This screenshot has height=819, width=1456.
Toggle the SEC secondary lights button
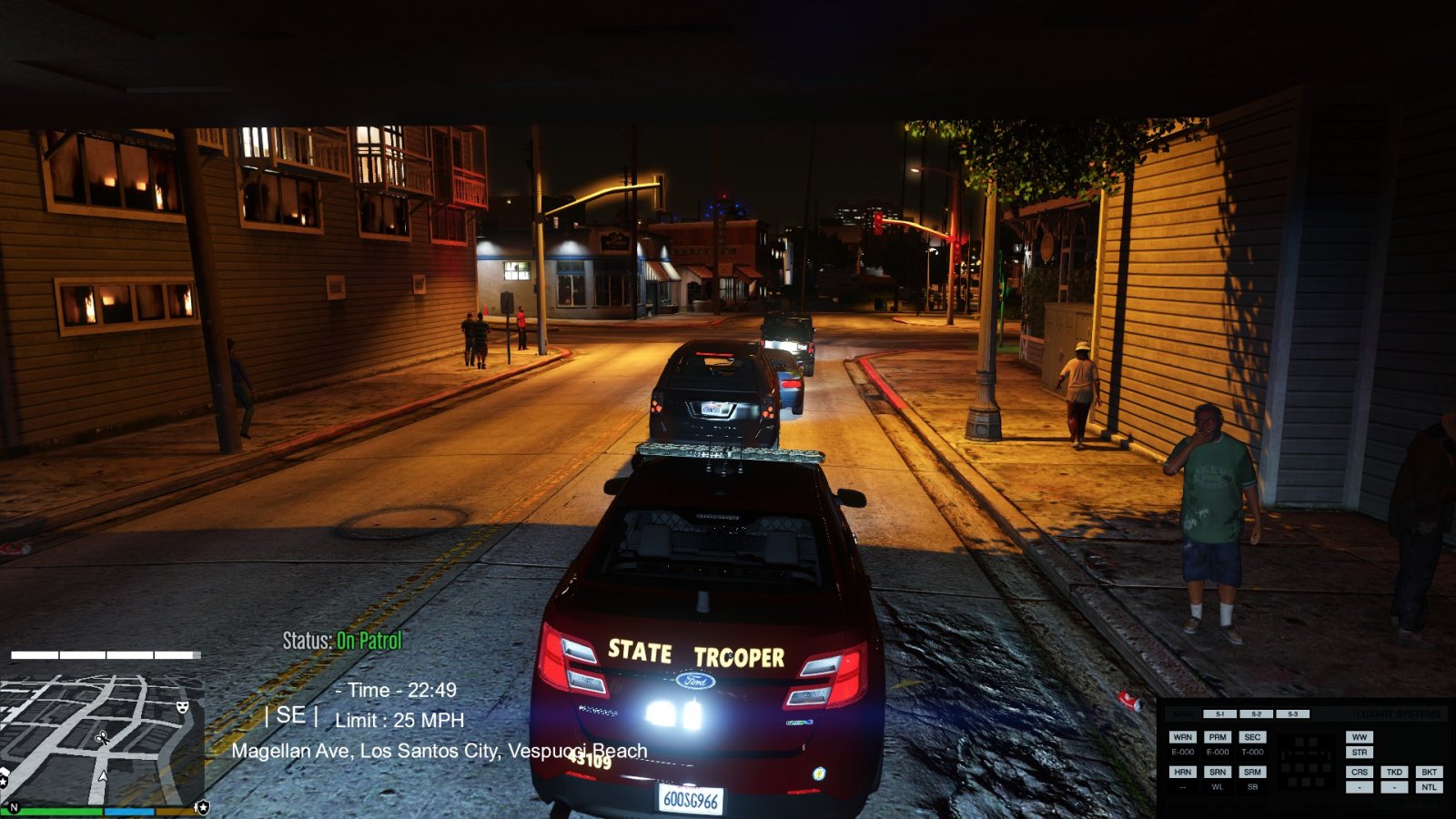tap(1252, 737)
